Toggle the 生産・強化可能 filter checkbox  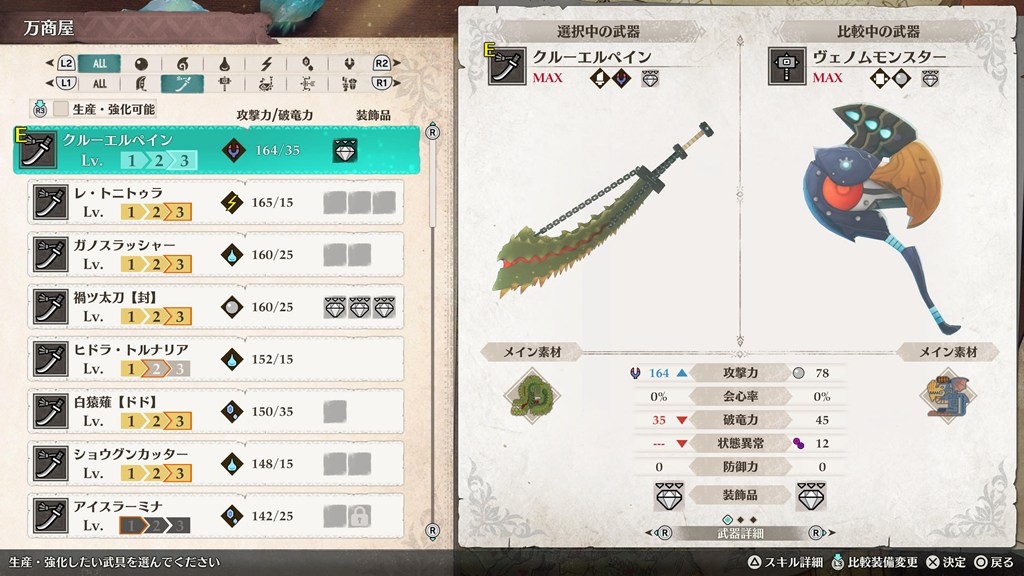pyautogui.click(x=61, y=109)
